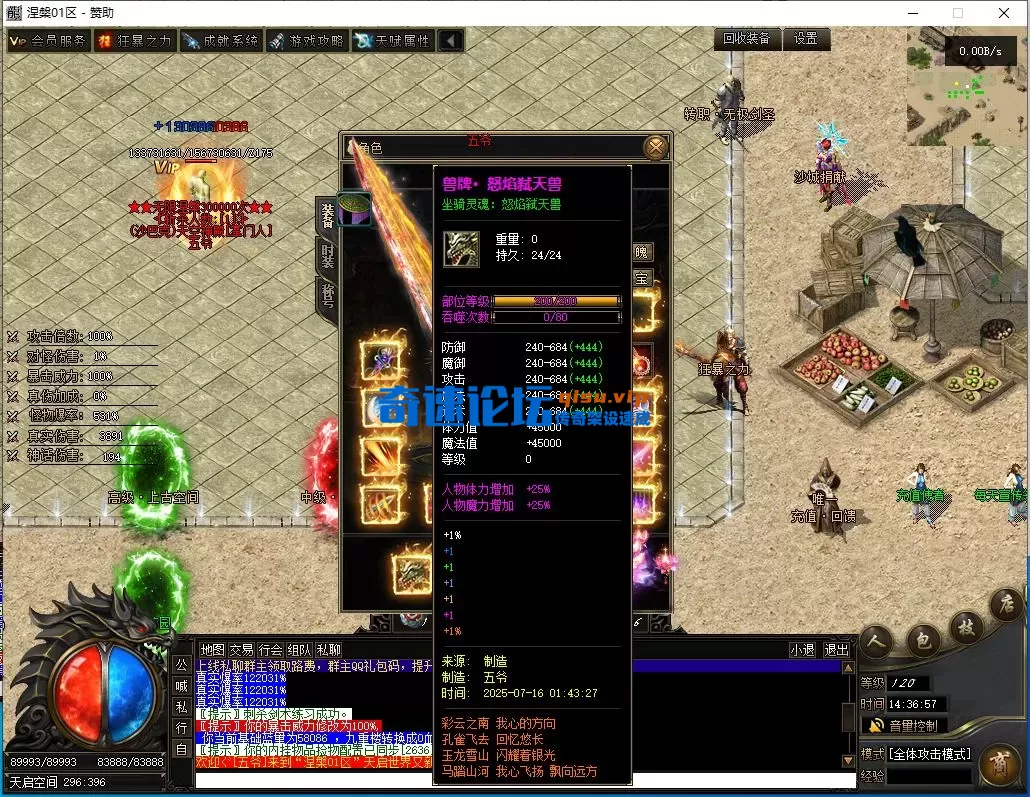Screen dimensions: 1030x797
Task: Open the 成就系统 achievement system
Action: (220, 41)
